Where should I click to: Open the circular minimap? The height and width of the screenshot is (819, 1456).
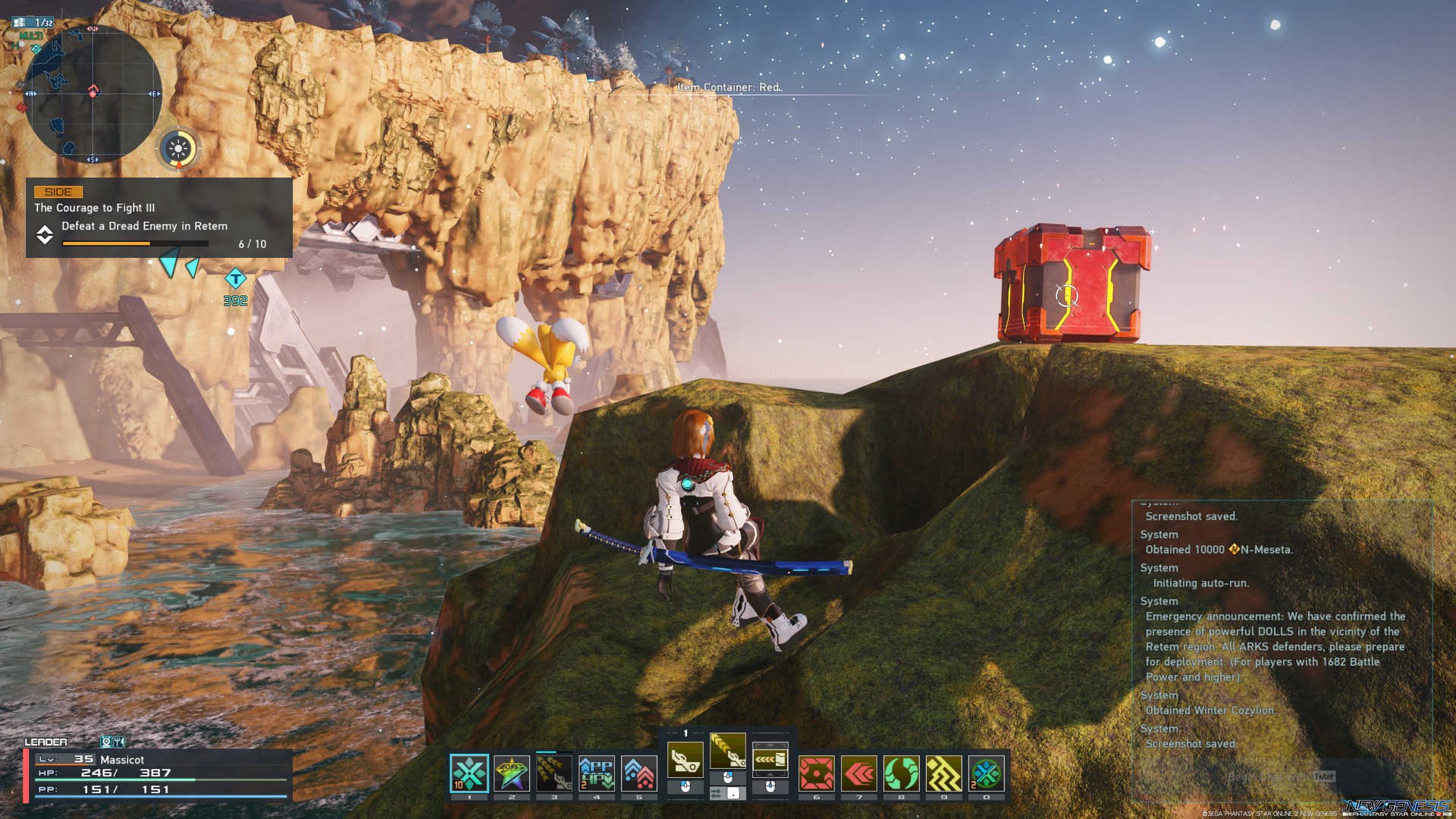[92, 93]
